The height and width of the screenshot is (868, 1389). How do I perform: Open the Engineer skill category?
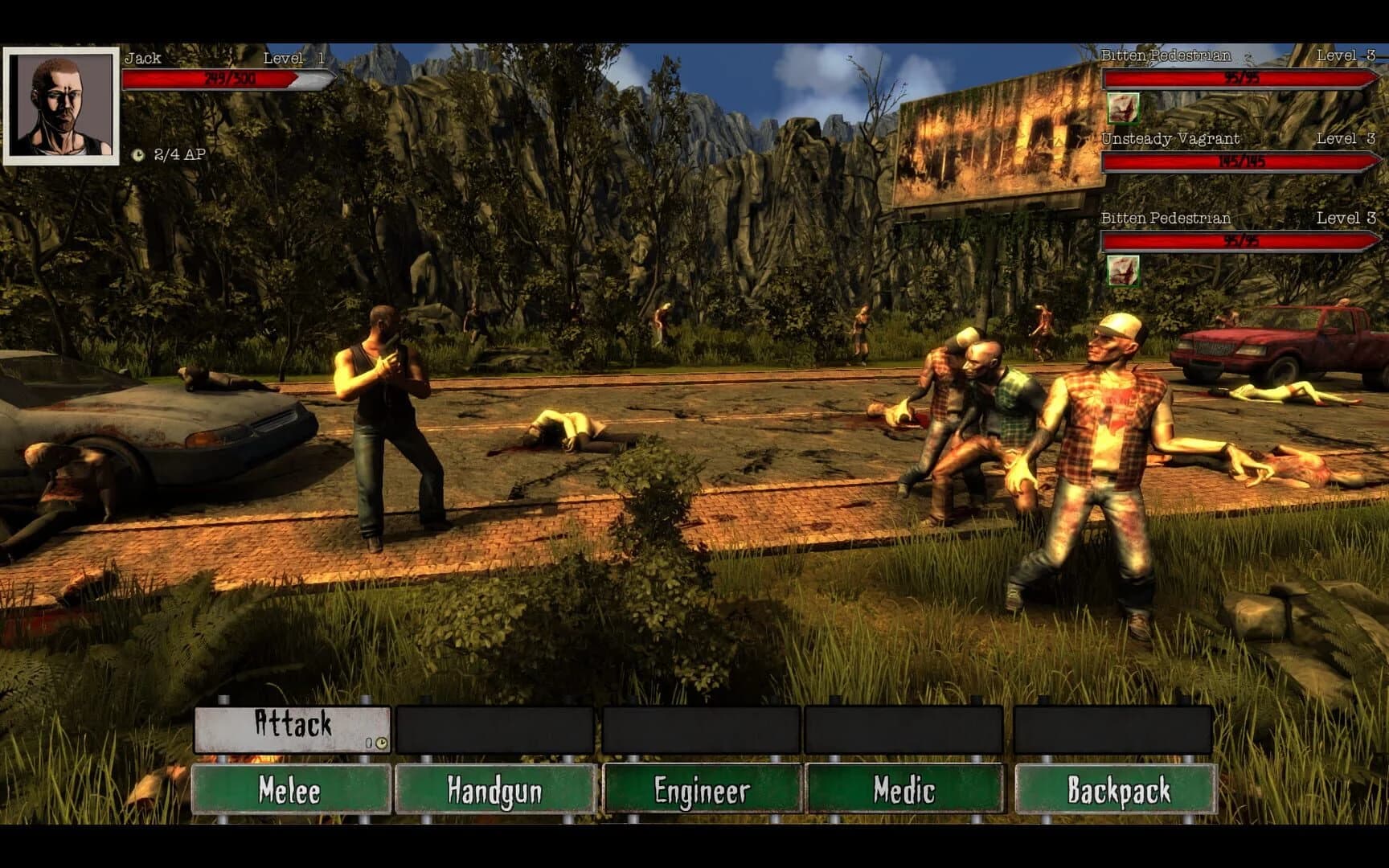tap(702, 791)
